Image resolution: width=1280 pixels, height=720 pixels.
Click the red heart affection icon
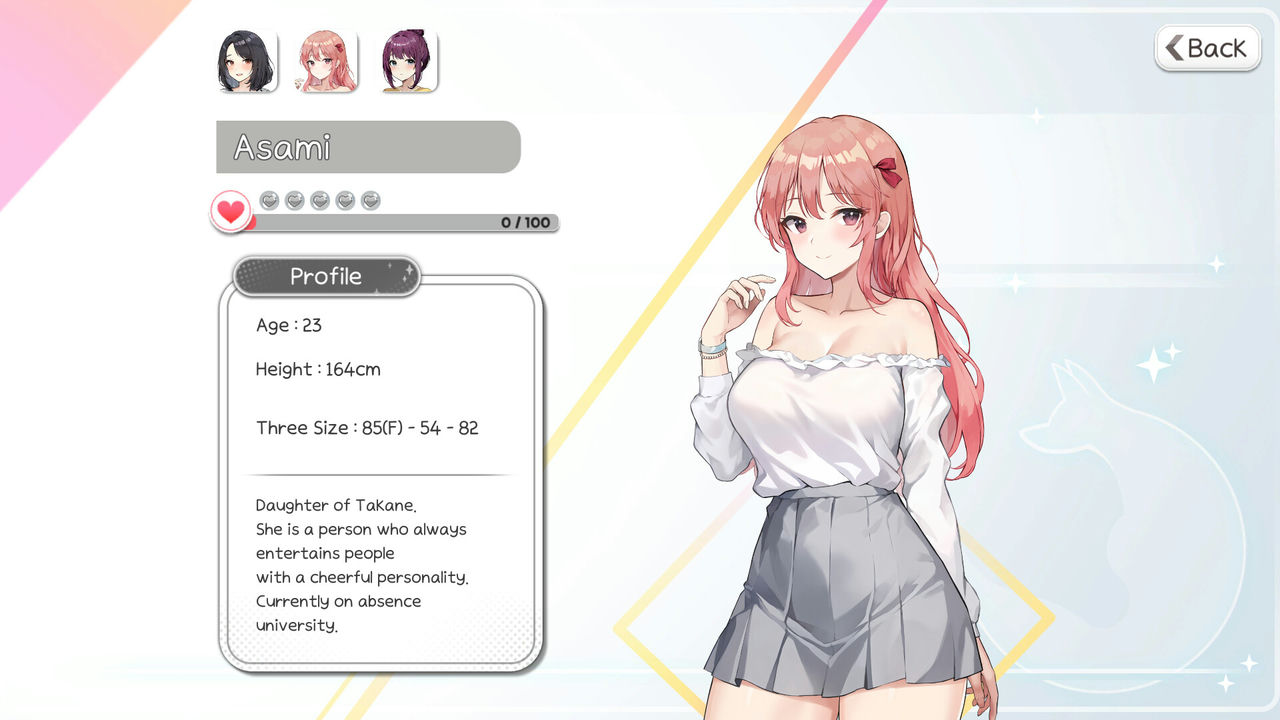coord(230,209)
